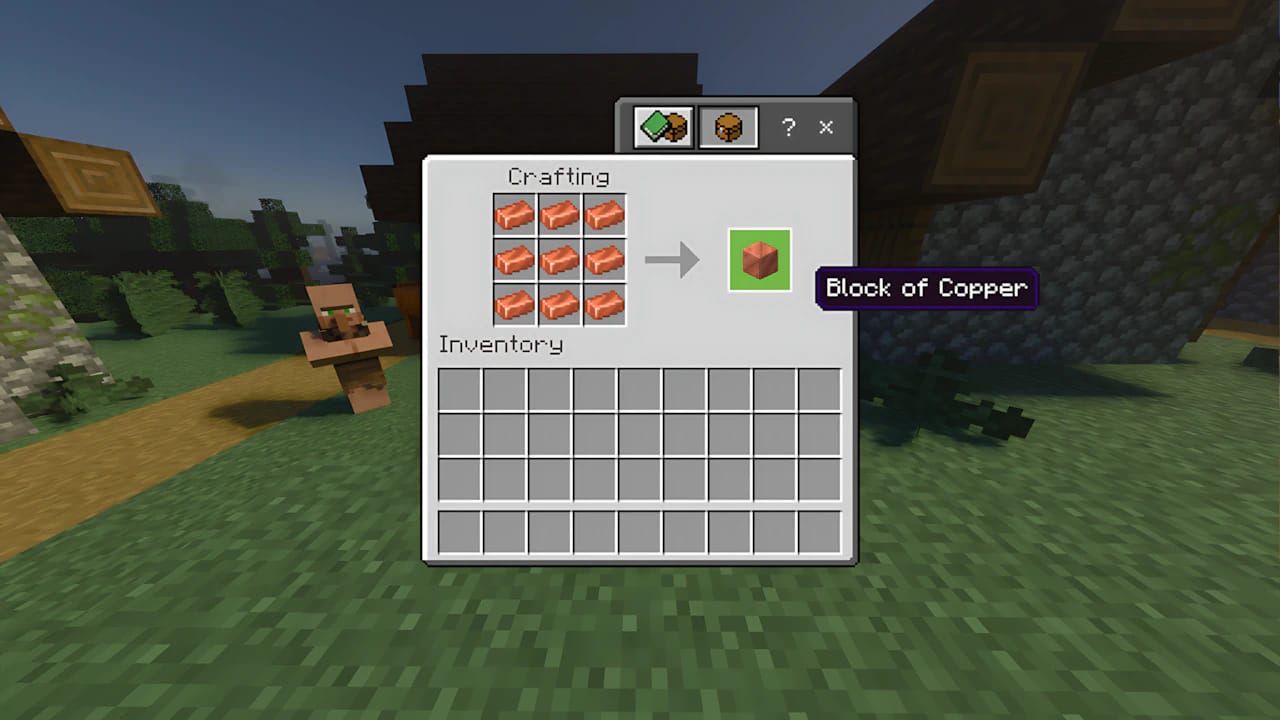Click the copper ingot in the top-center slot
This screenshot has height=720, width=1280.
click(x=560, y=215)
